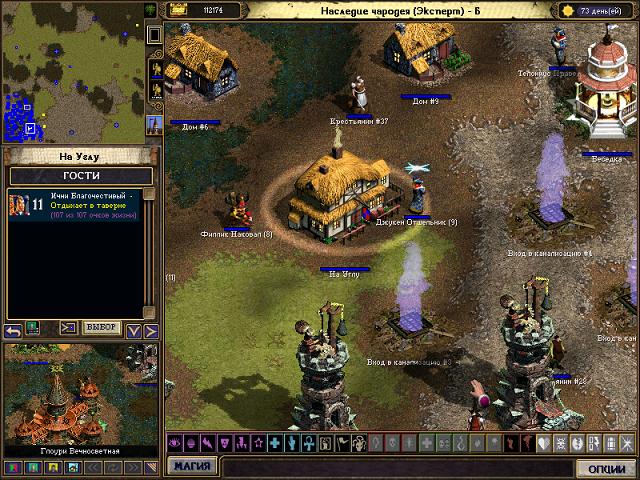Cast the blue cross healing spell

click(274, 443)
